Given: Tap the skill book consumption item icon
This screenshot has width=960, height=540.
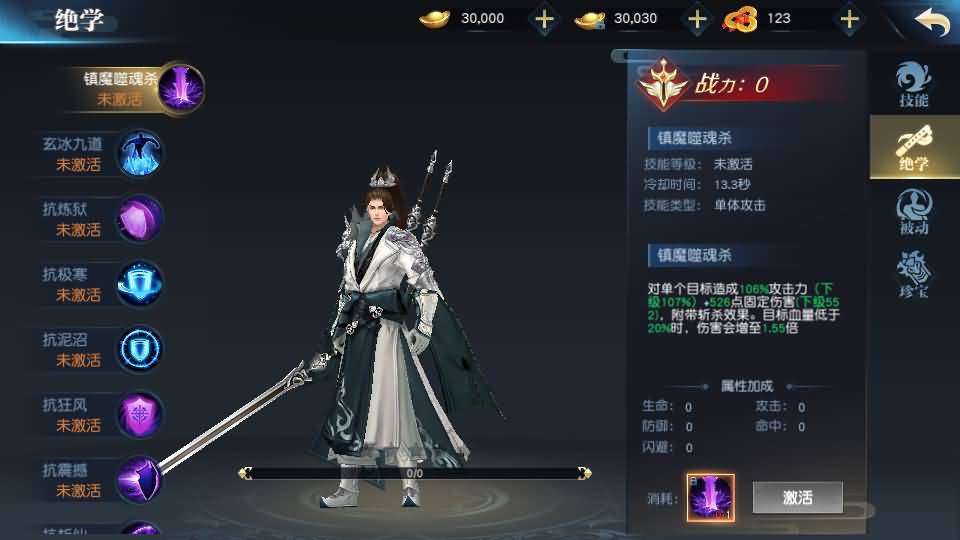Looking at the screenshot, I should (710, 498).
